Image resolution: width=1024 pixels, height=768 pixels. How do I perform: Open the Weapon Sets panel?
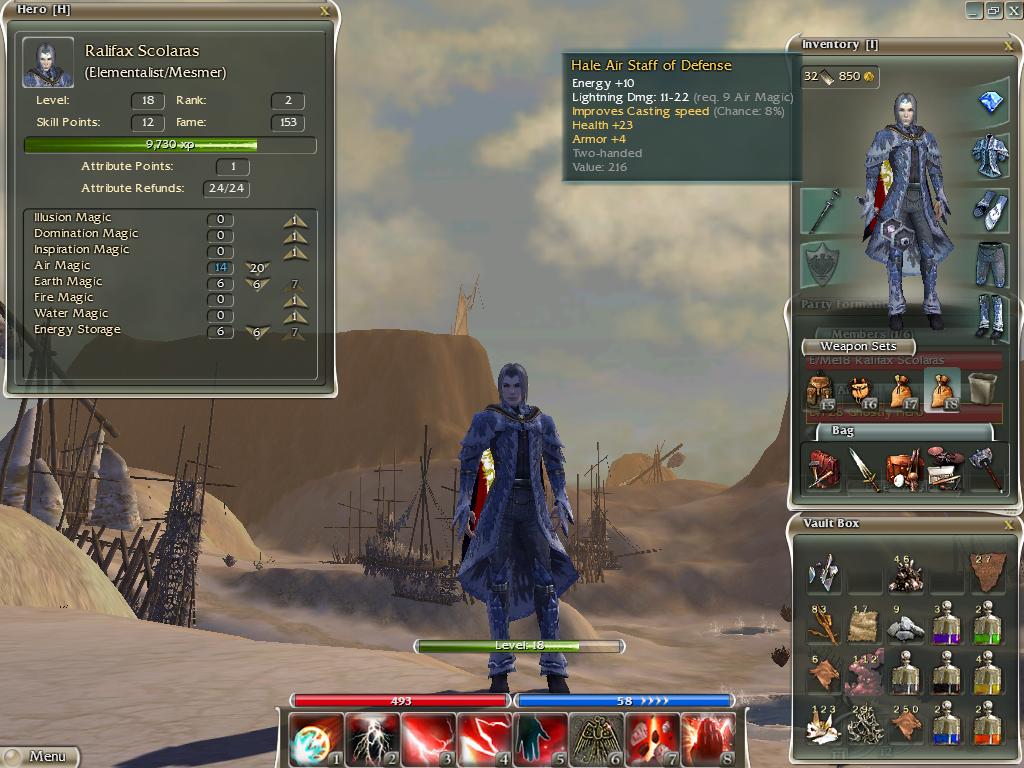click(x=858, y=346)
